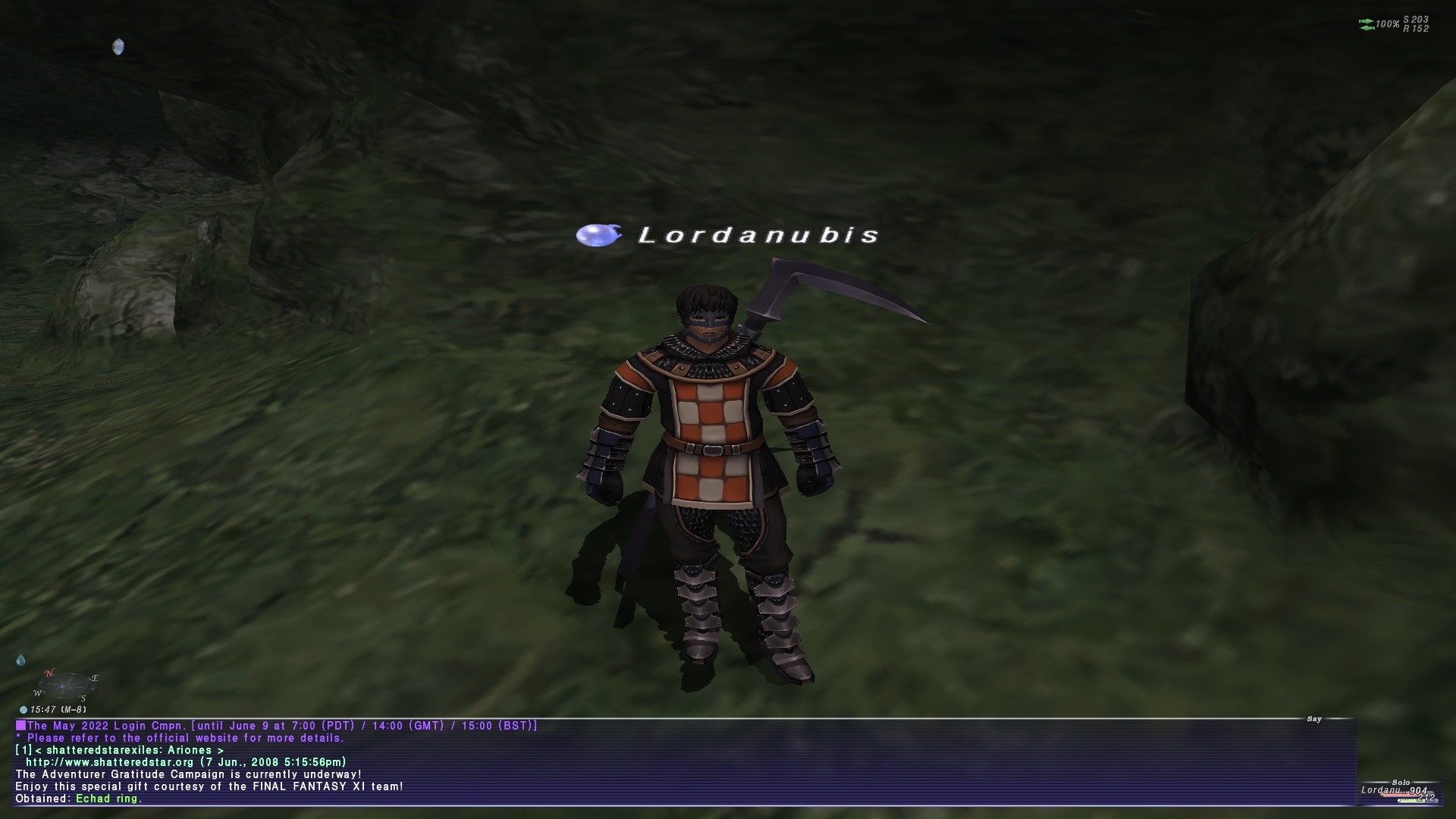1456x819 pixels.
Task: Select the status effect icon at top left
Action: tap(118, 47)
